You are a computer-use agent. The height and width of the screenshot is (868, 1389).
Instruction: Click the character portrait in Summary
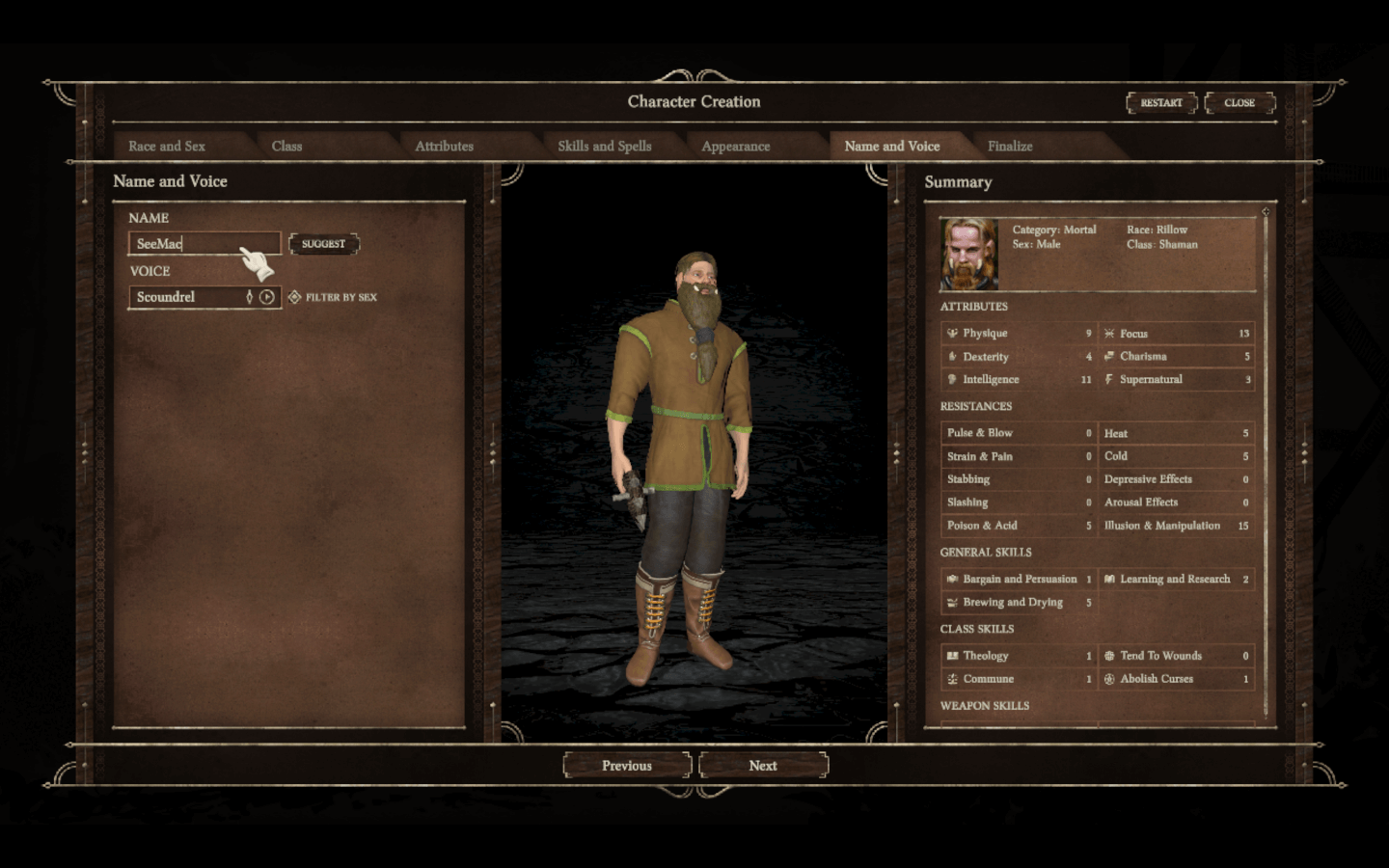pos(969,254)
